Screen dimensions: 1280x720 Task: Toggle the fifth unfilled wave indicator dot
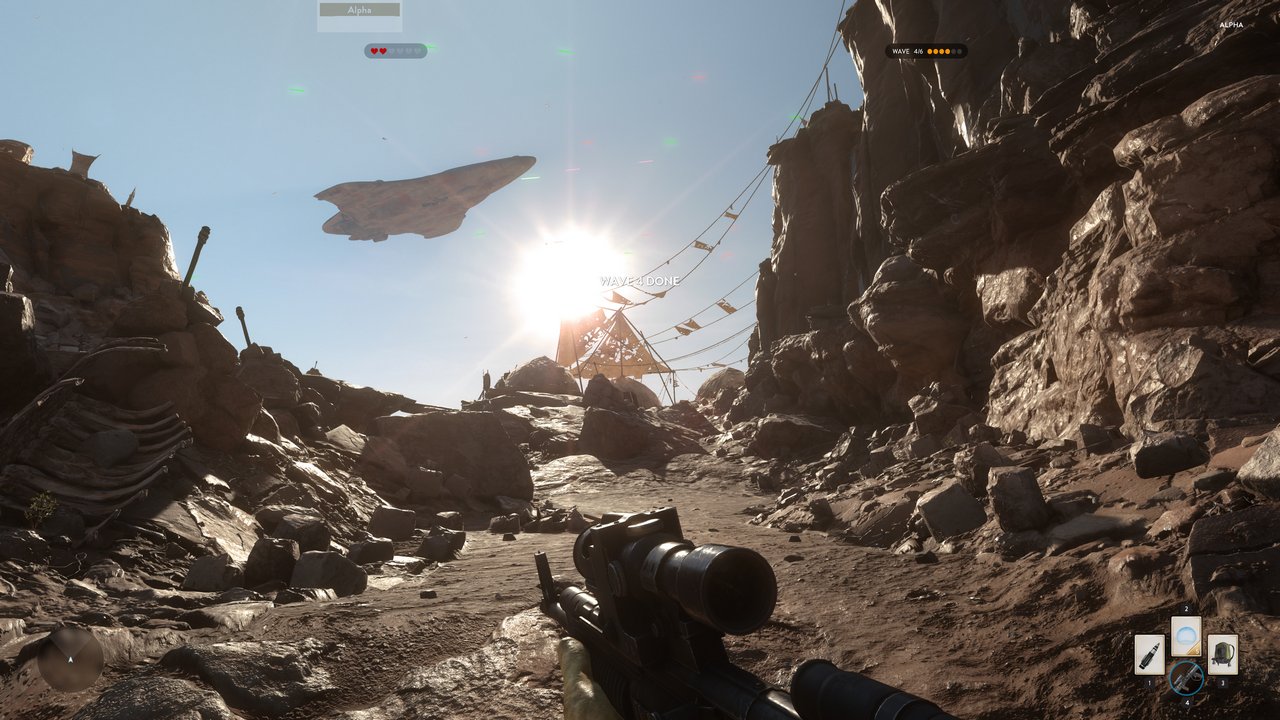click(x=953, y=51)
